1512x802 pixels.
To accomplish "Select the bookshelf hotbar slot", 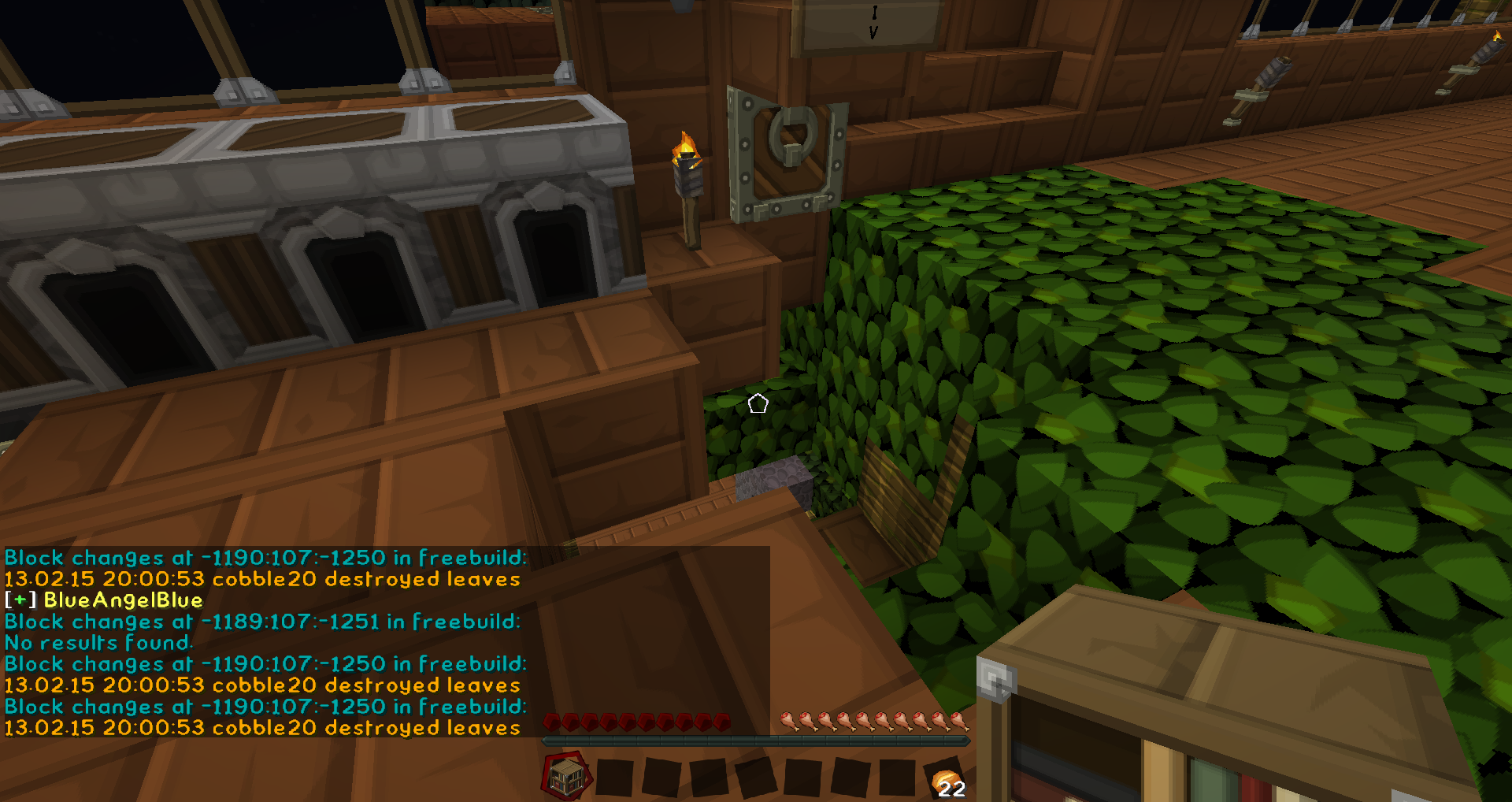I will (x=566, y=778).
